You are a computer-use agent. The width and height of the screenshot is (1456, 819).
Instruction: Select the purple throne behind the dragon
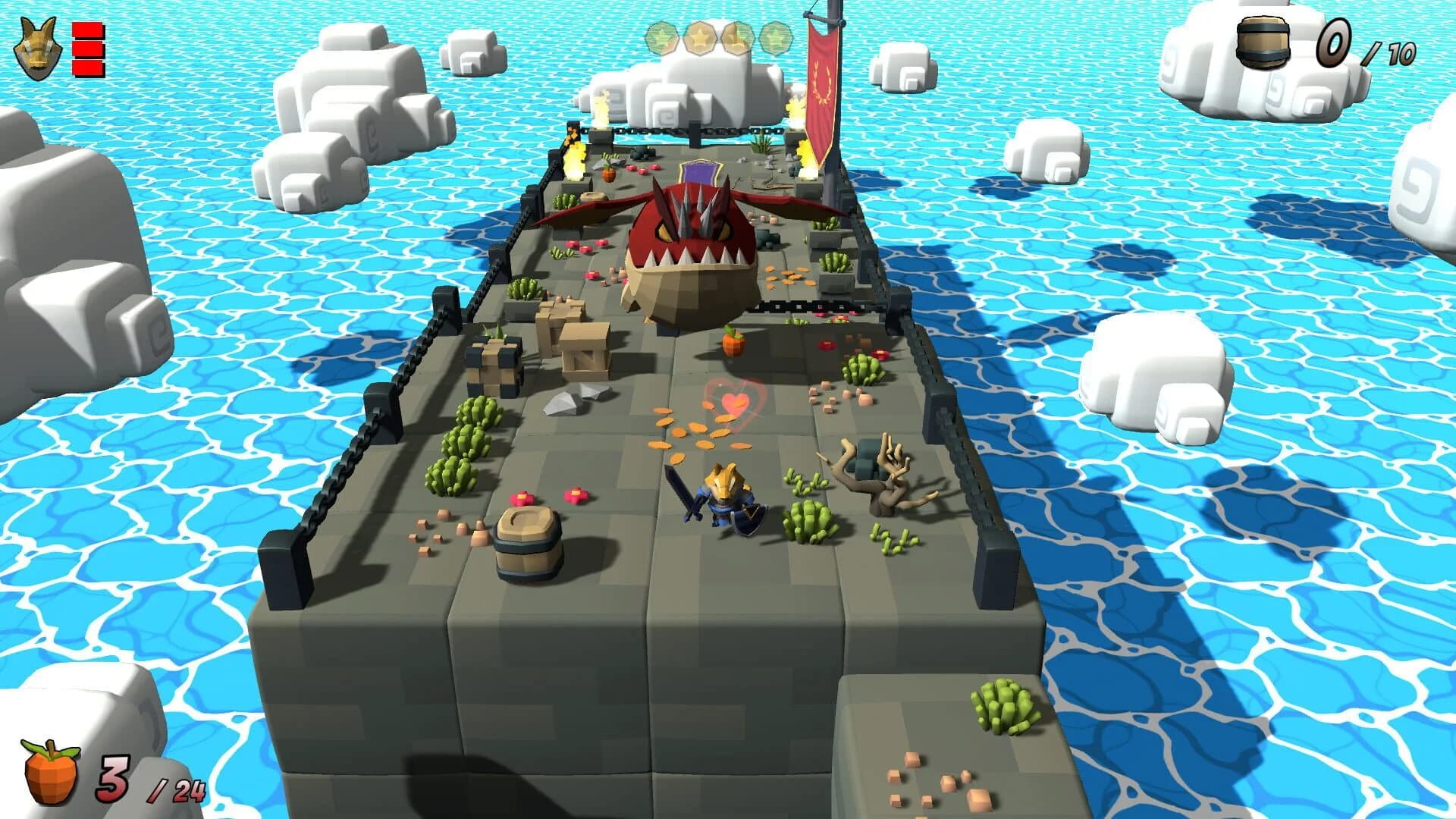(701, 171)
